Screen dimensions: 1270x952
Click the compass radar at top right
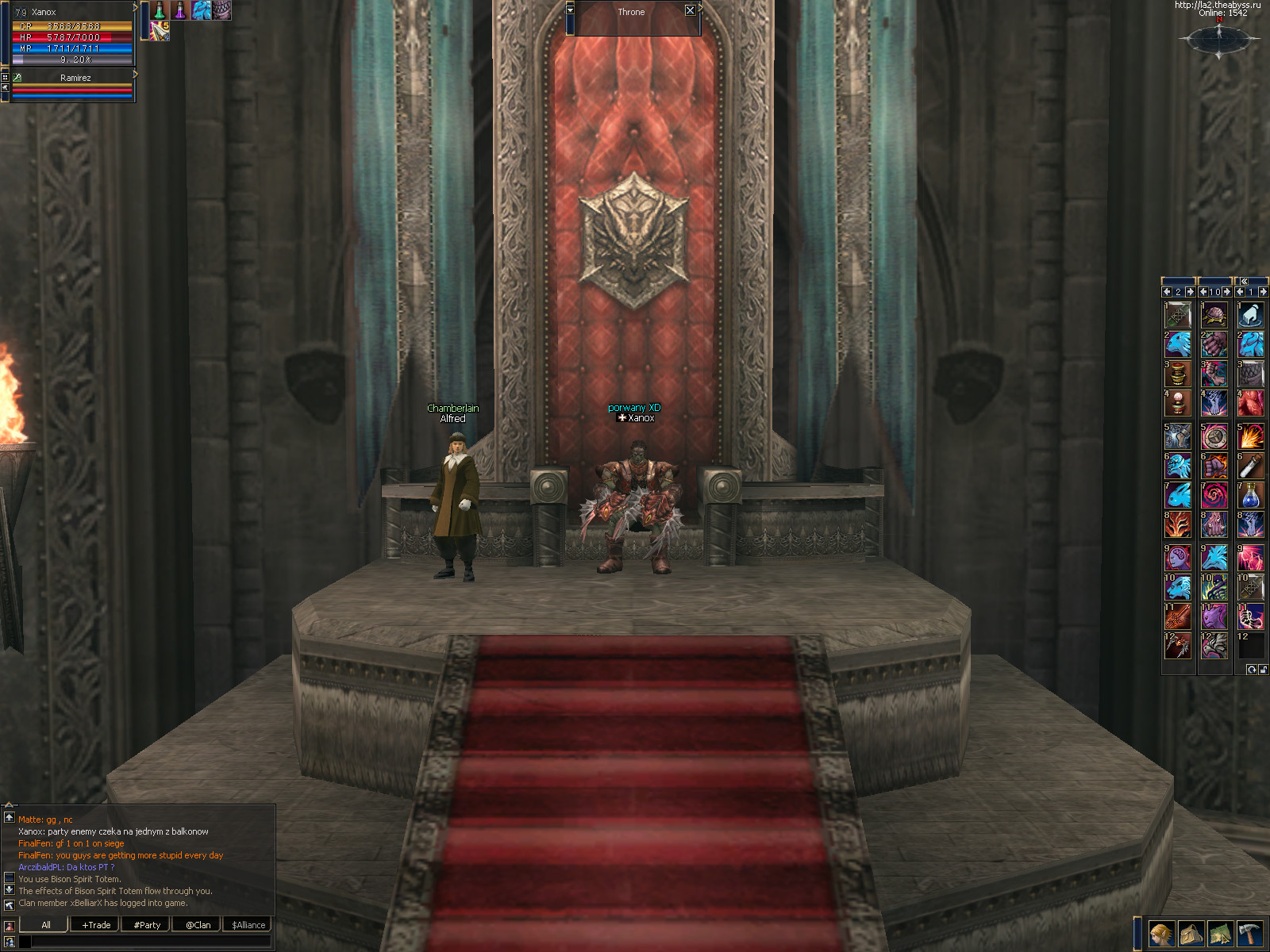[x=1219, y=40]
